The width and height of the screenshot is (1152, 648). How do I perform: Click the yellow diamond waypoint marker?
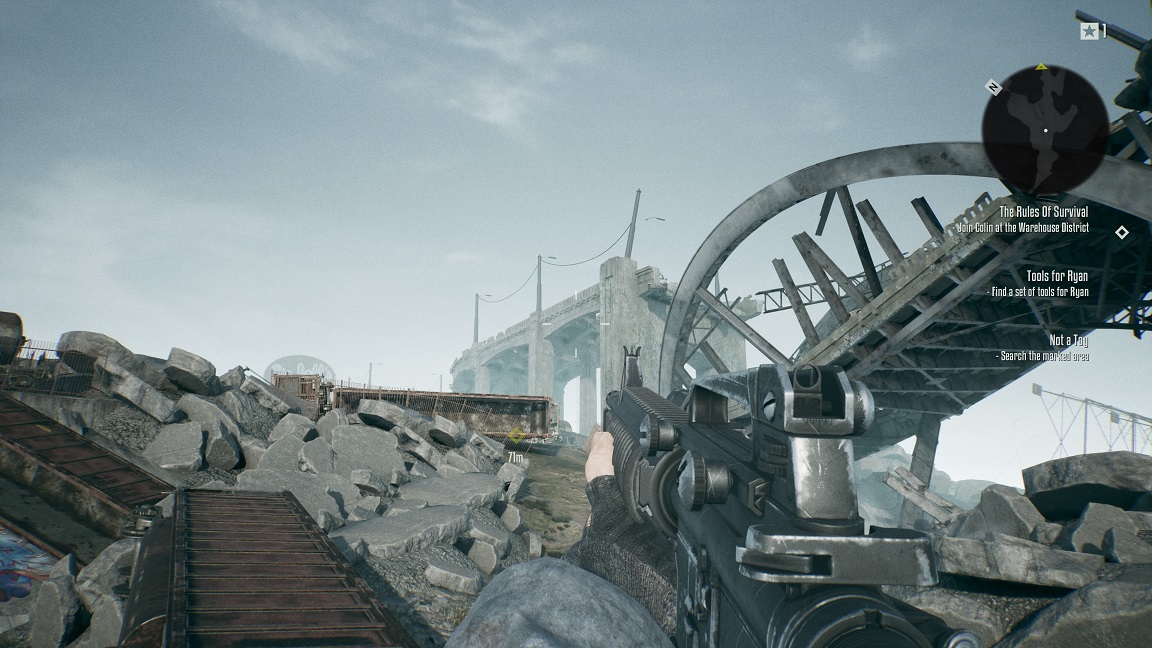click(x=516, y=435)
